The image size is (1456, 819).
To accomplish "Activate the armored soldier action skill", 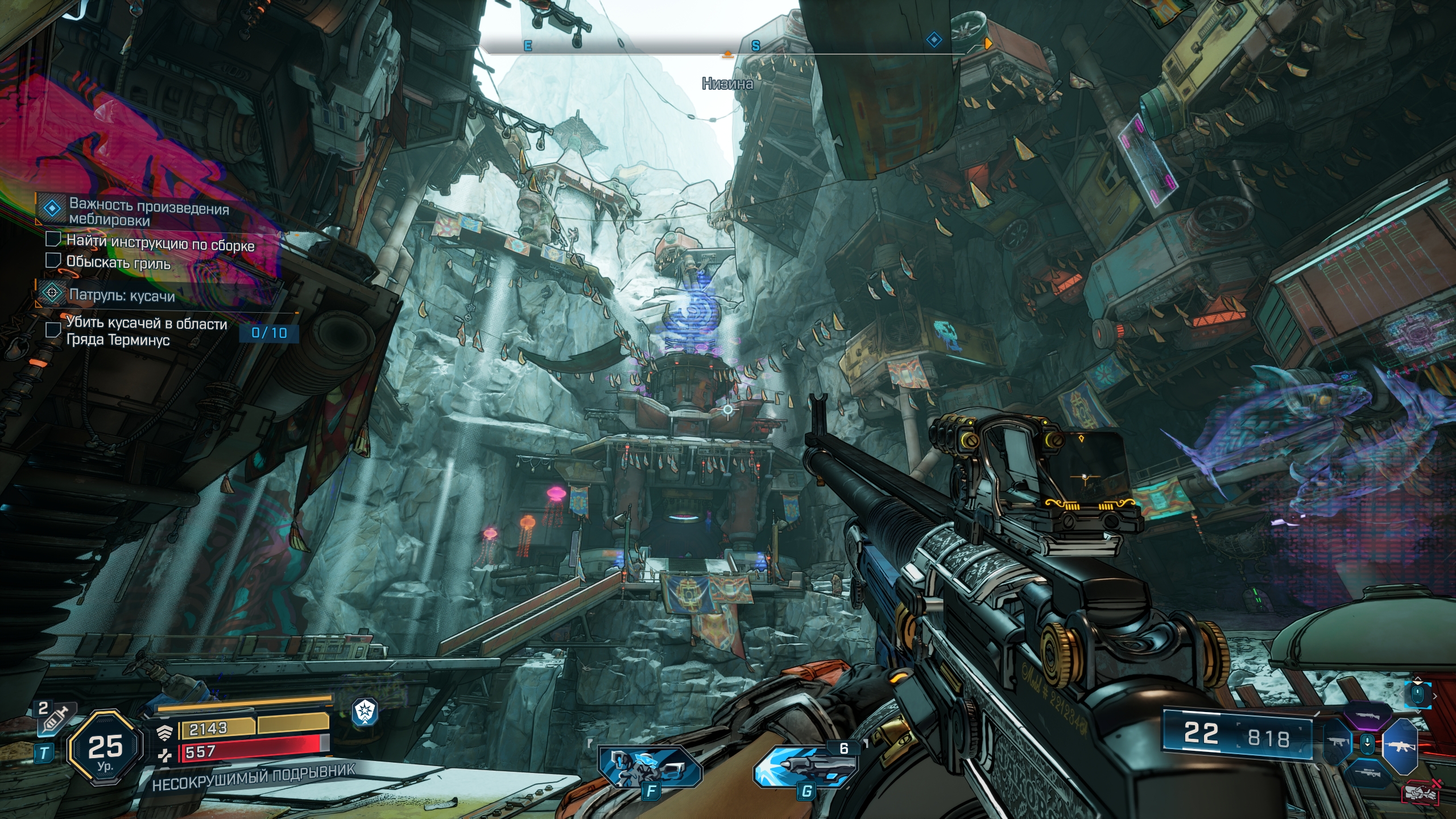I will [650, 768].
